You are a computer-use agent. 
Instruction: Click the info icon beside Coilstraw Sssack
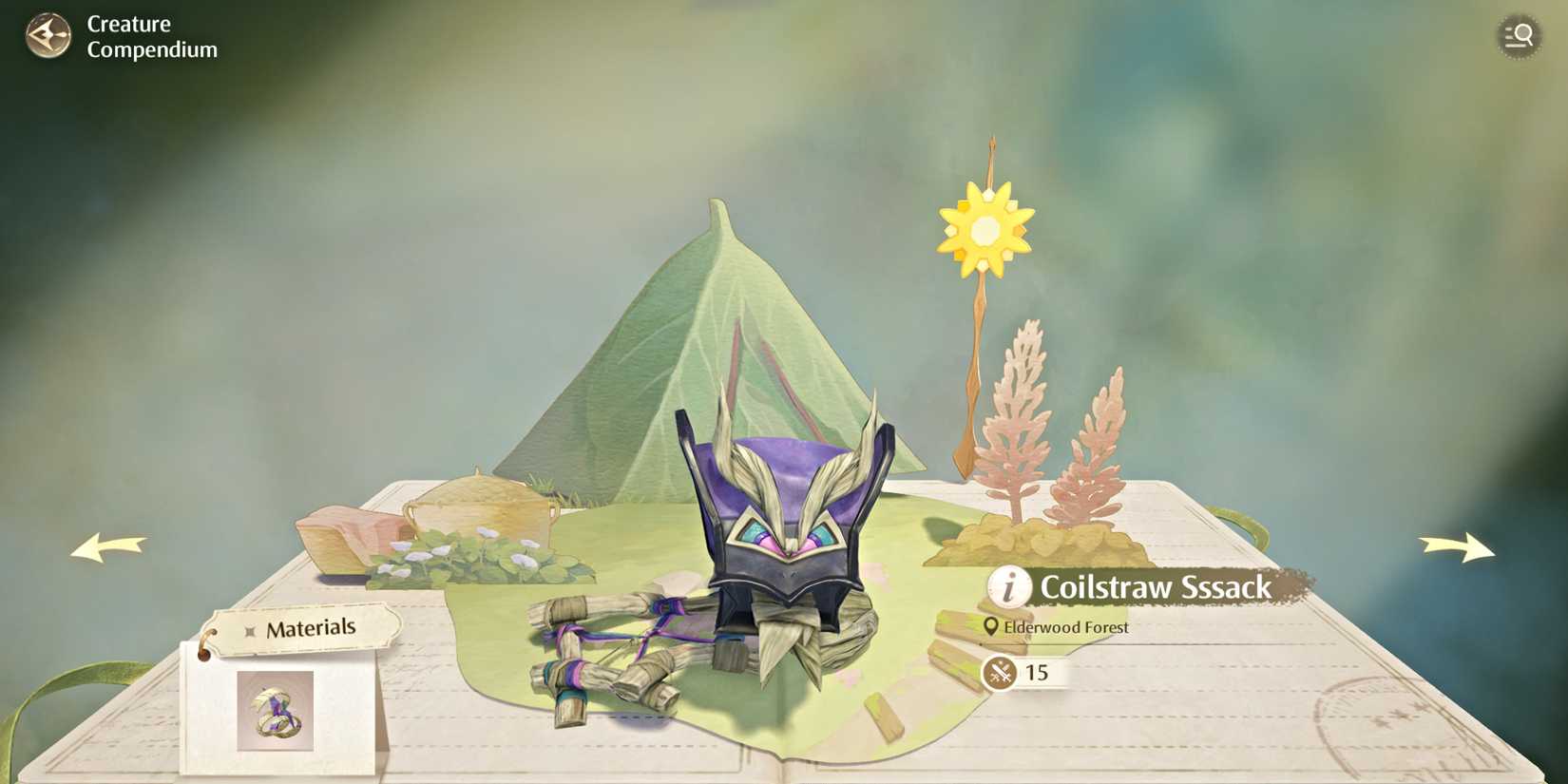click(1007, 588)
